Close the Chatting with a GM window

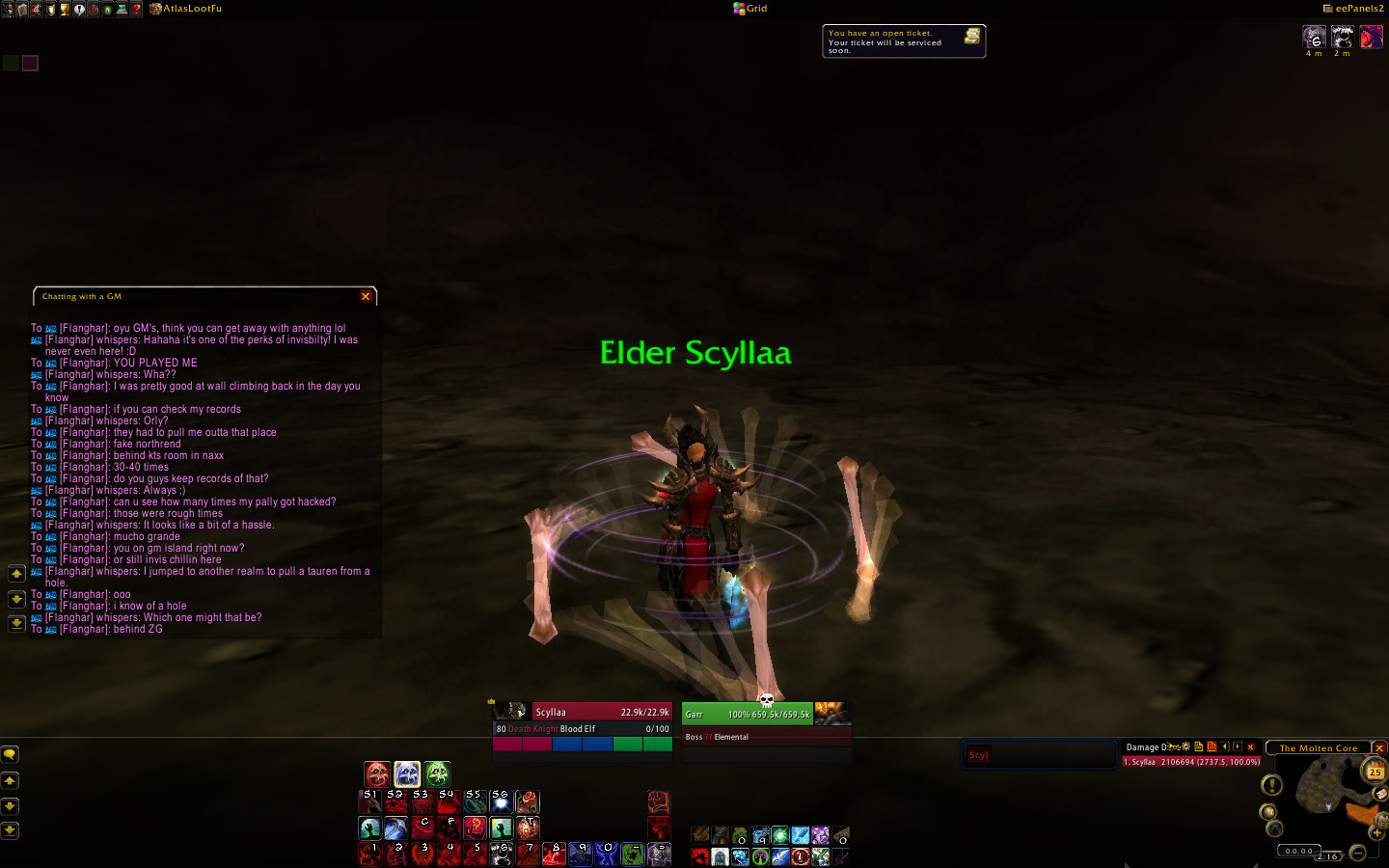tap(366, 296)
